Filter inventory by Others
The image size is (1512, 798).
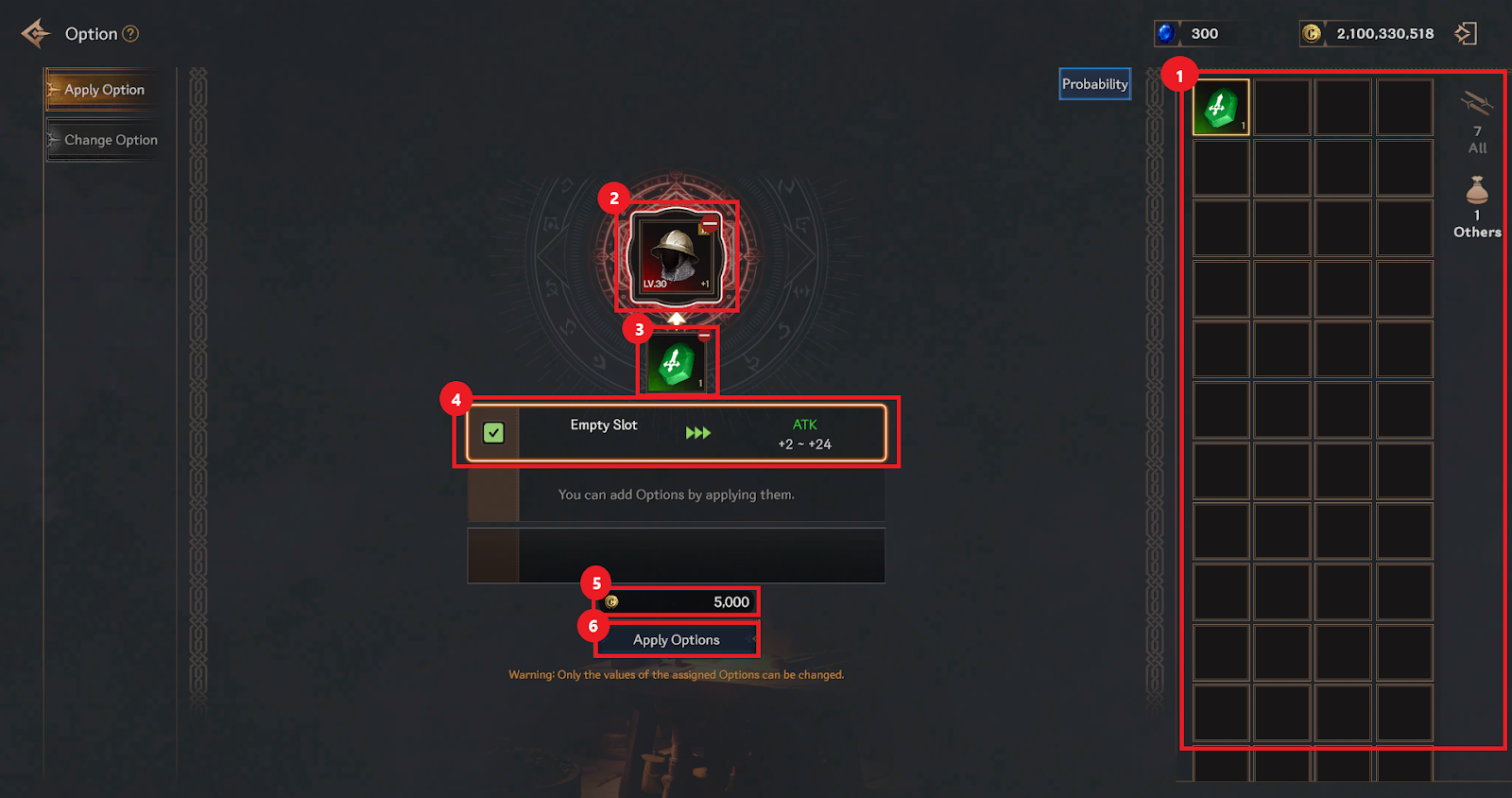(x=1477, y=206)
